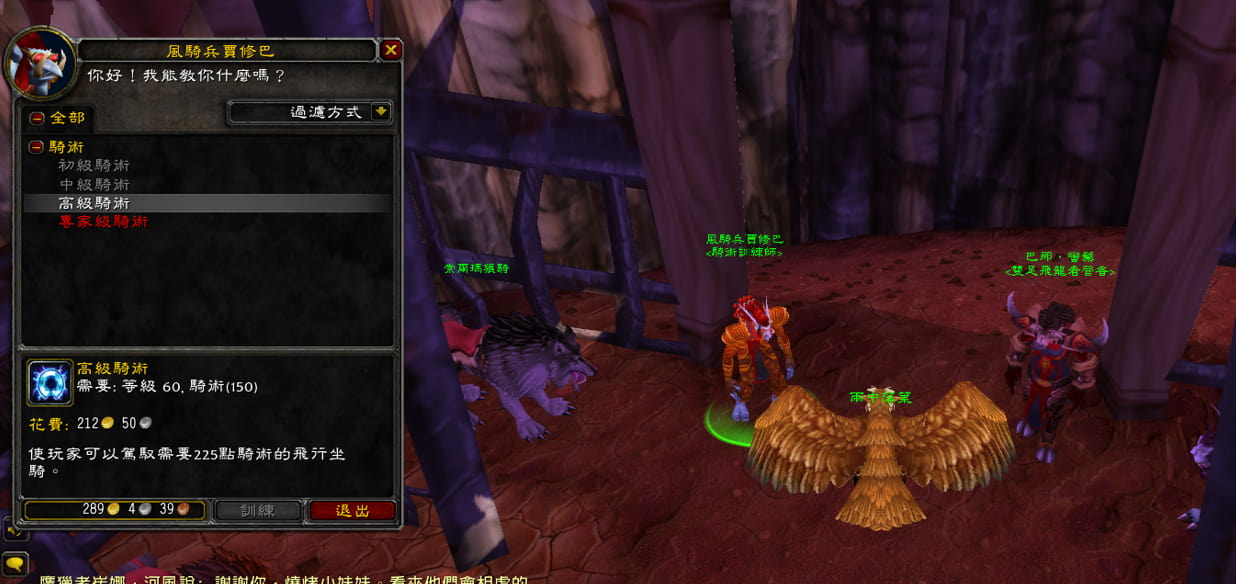
Task: Open the chat speech bubble button
Action: click(15, 564)
